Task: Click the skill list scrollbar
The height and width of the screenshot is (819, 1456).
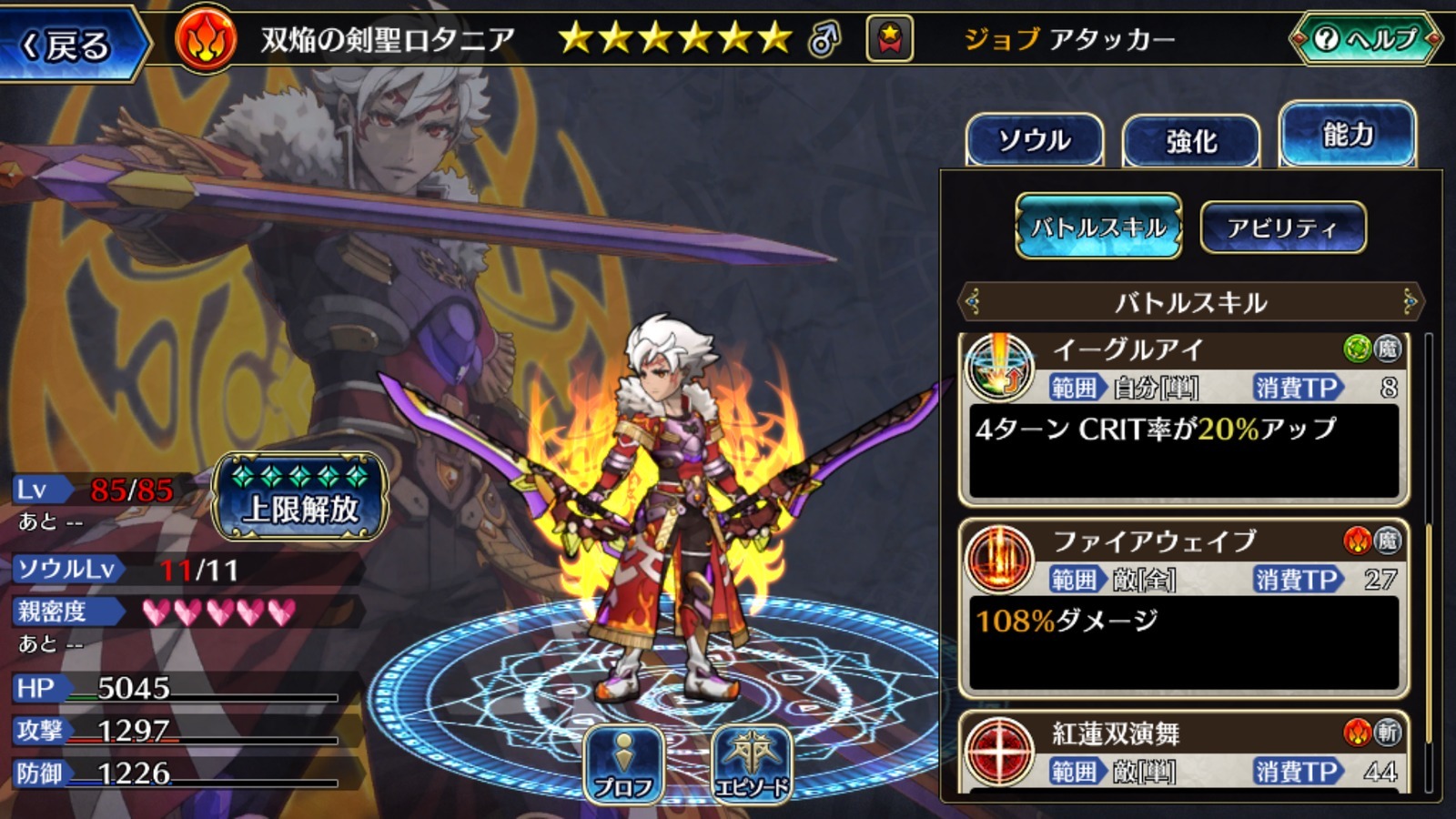Action: (1428, 564)
